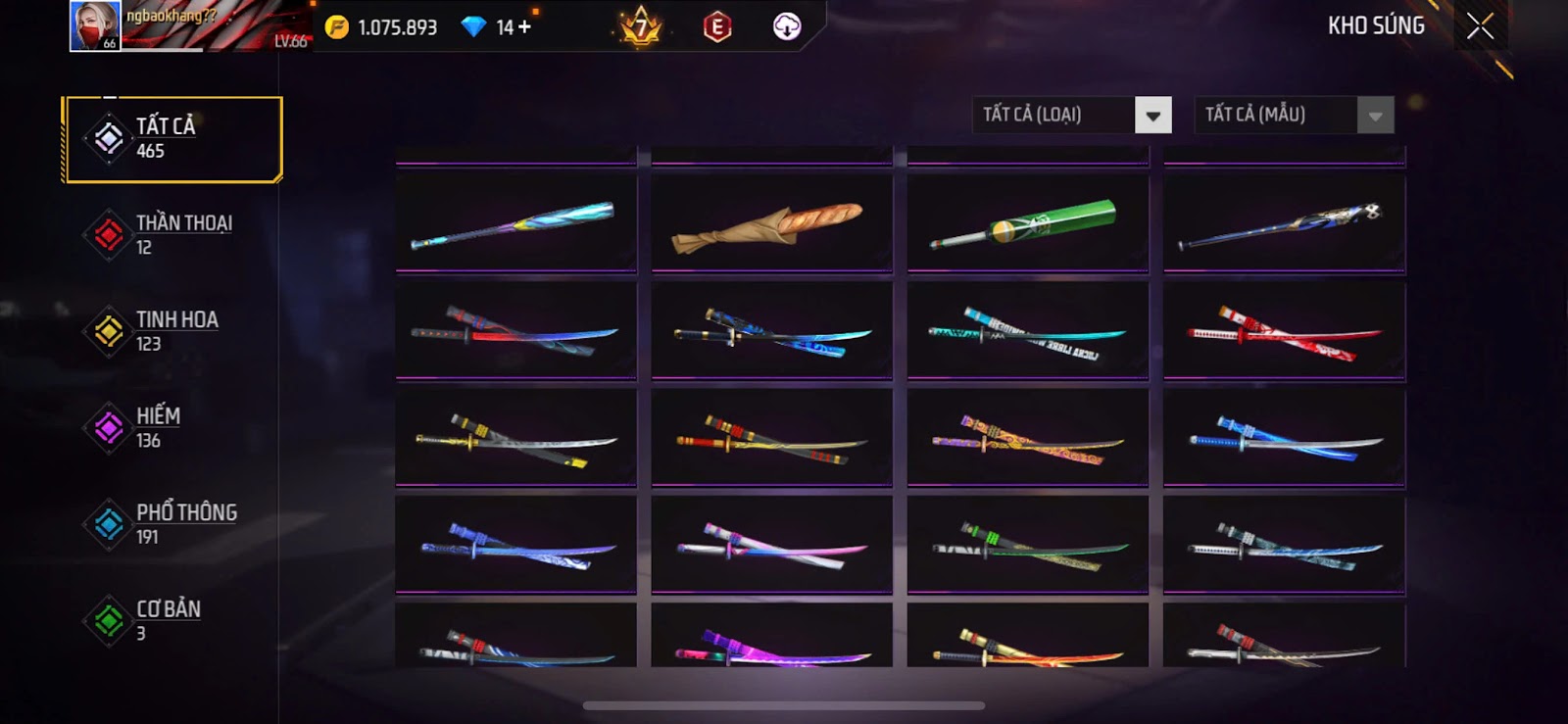The width and height of the screenshot is (1568, 724).
Task: Select the soccer ball themed bat
Action: click(1284, 225)
